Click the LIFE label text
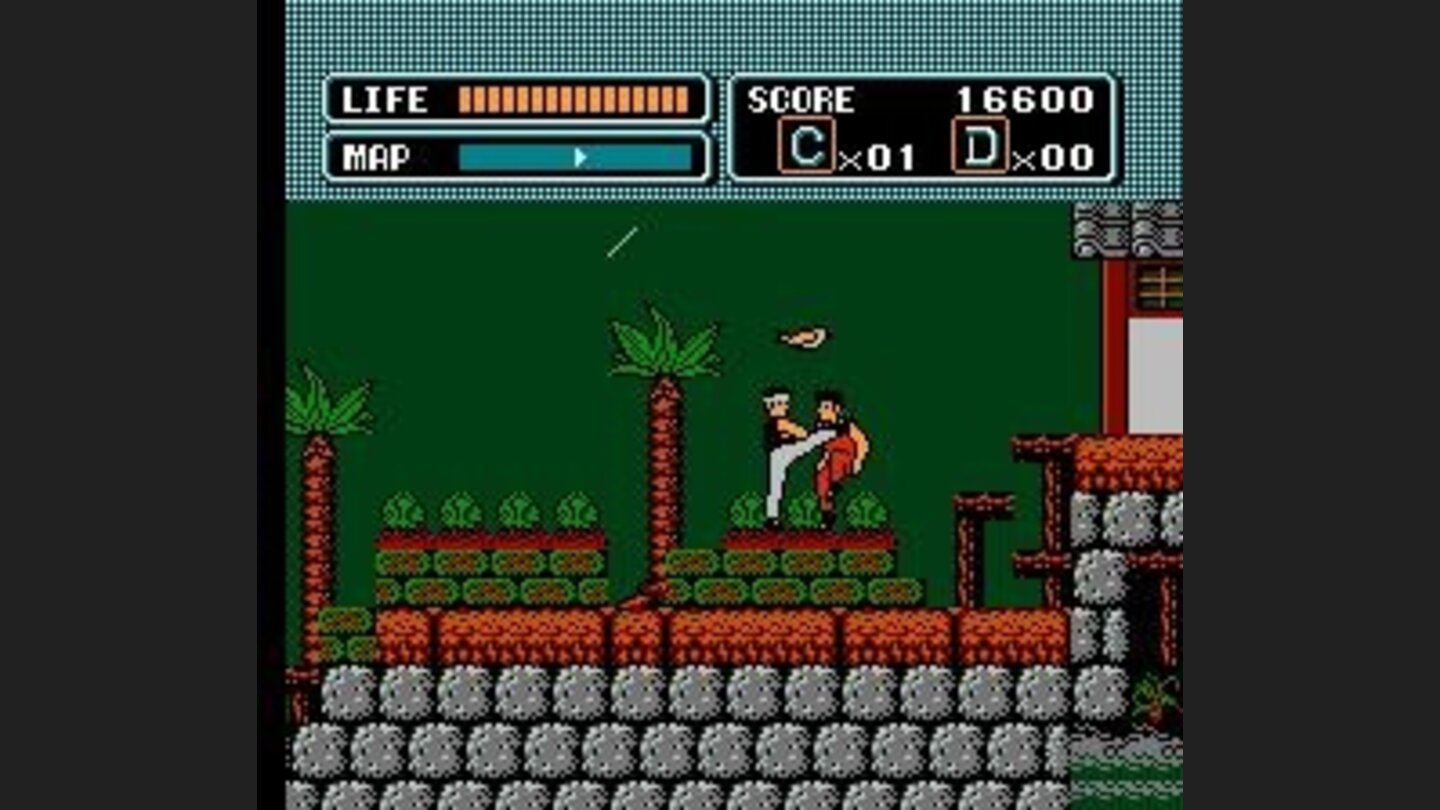This screenshot has height=810, width=1440. point(383,100)
